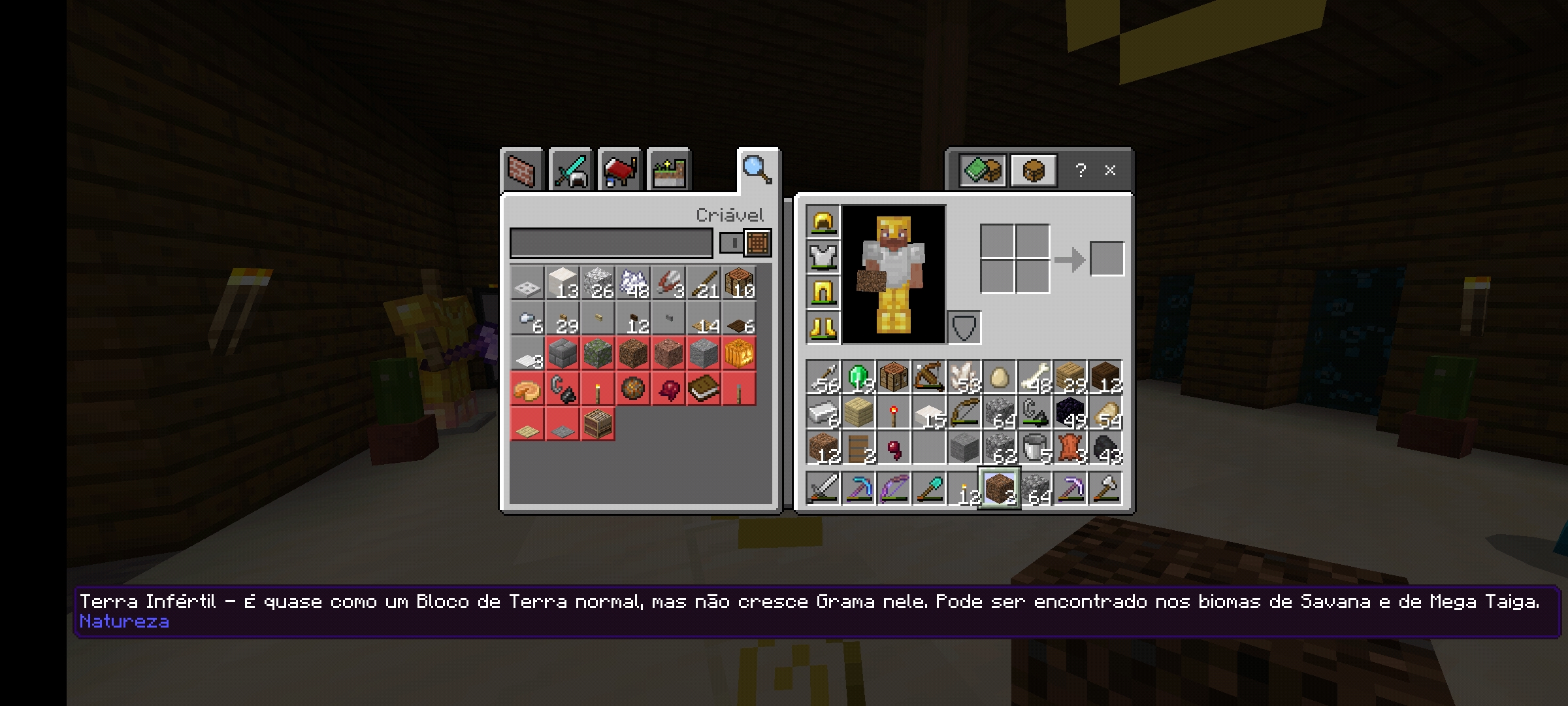1568x706 pixels.
Task: Open the question mark help button
Action: 1081,171
